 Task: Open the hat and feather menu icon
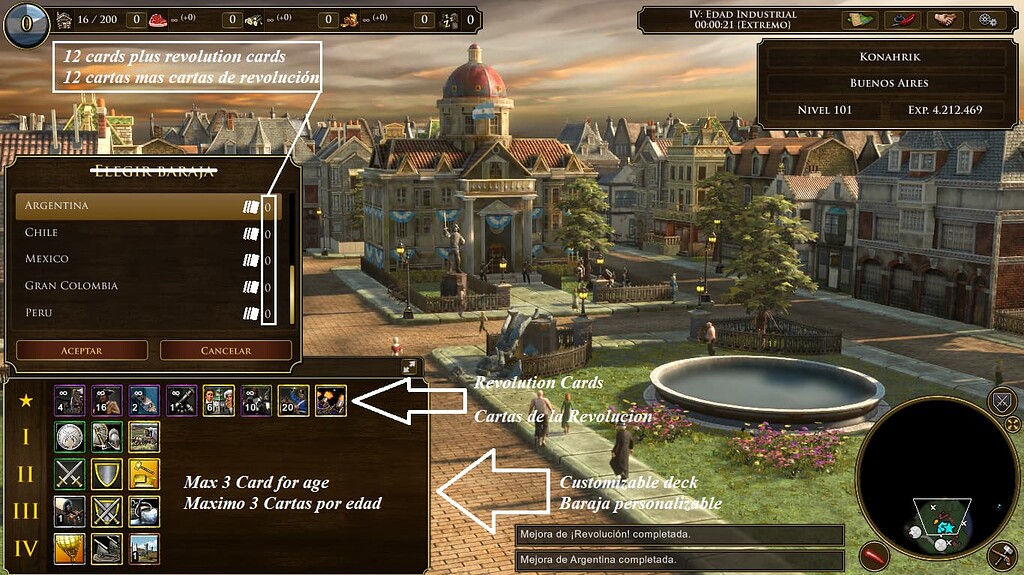[902, 19]
